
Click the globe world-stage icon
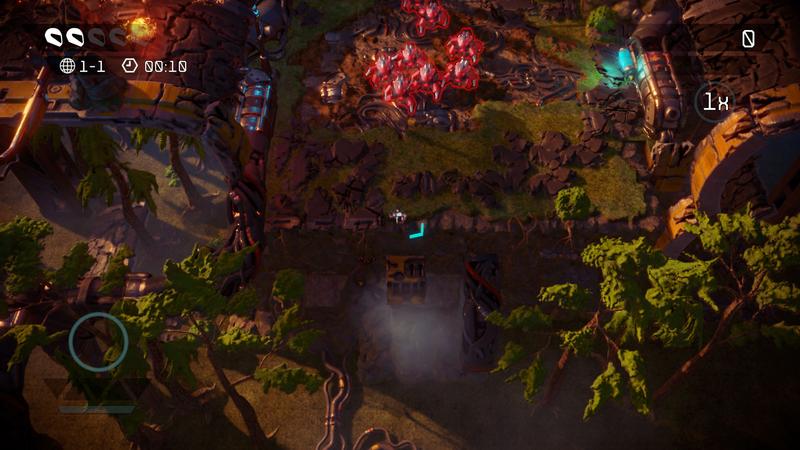click(x=68, y=66)
